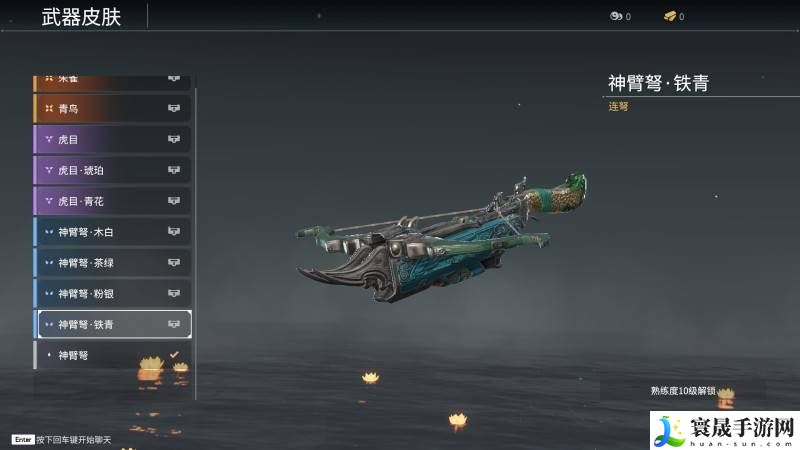
Task: Click the silver coin currency icon
Action: coord(616,16)
